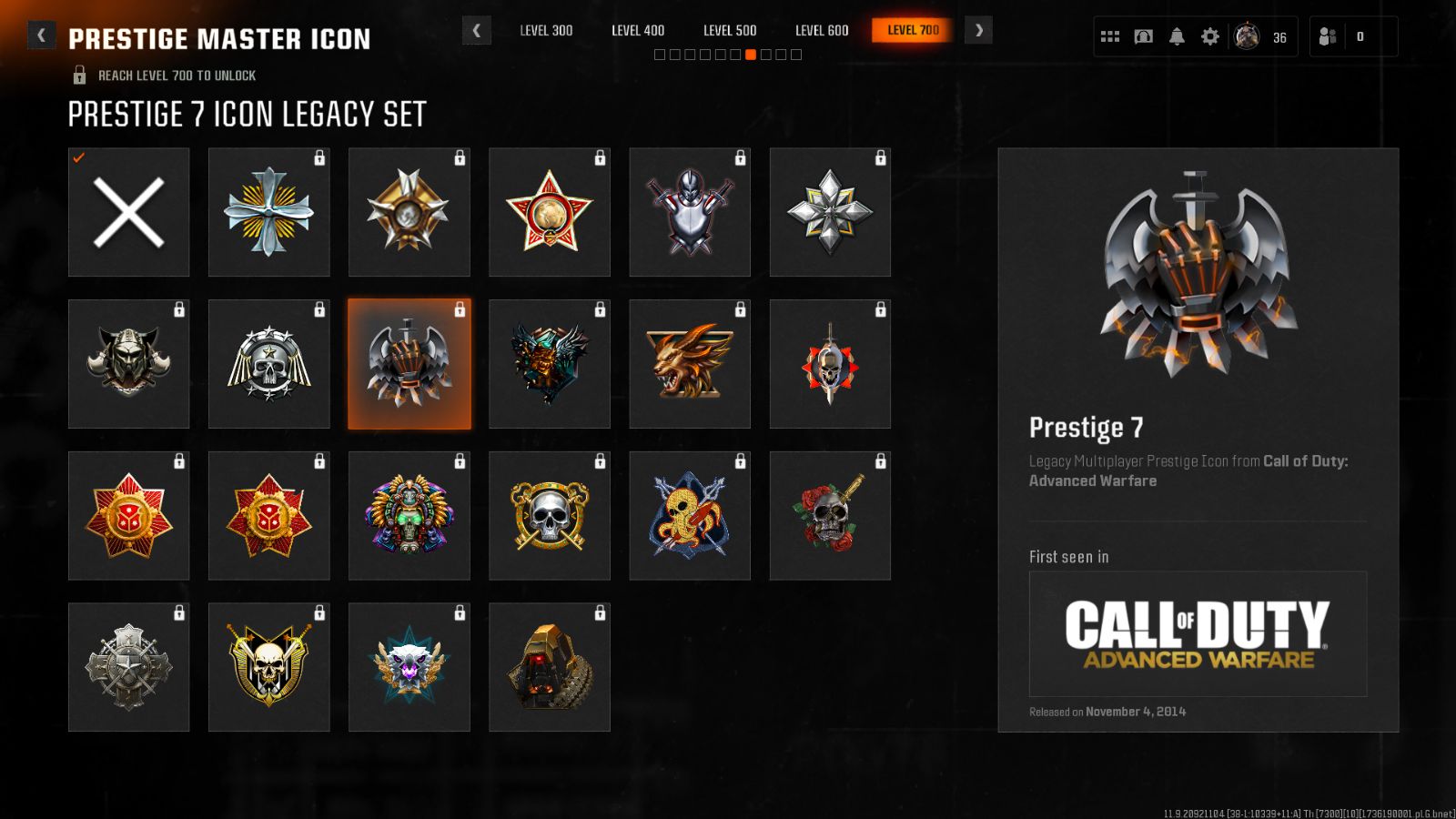
Task: Open the headset support icon
Action: (x=1143, y=35)
